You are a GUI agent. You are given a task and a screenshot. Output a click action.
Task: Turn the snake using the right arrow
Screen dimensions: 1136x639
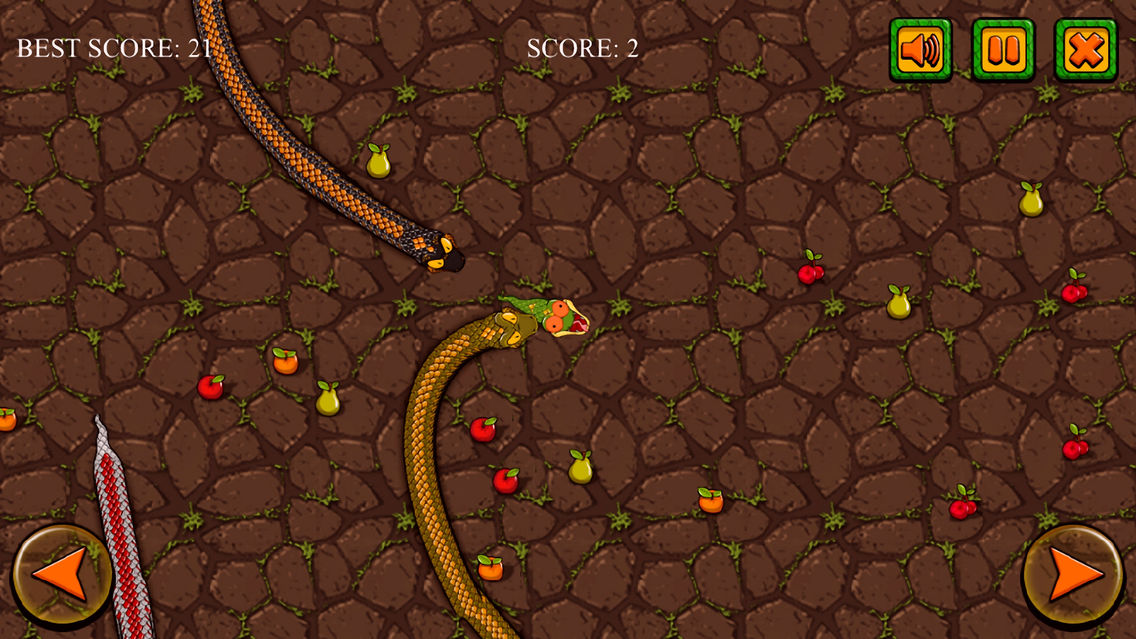pyautogui.click(x=1074, y=576)
